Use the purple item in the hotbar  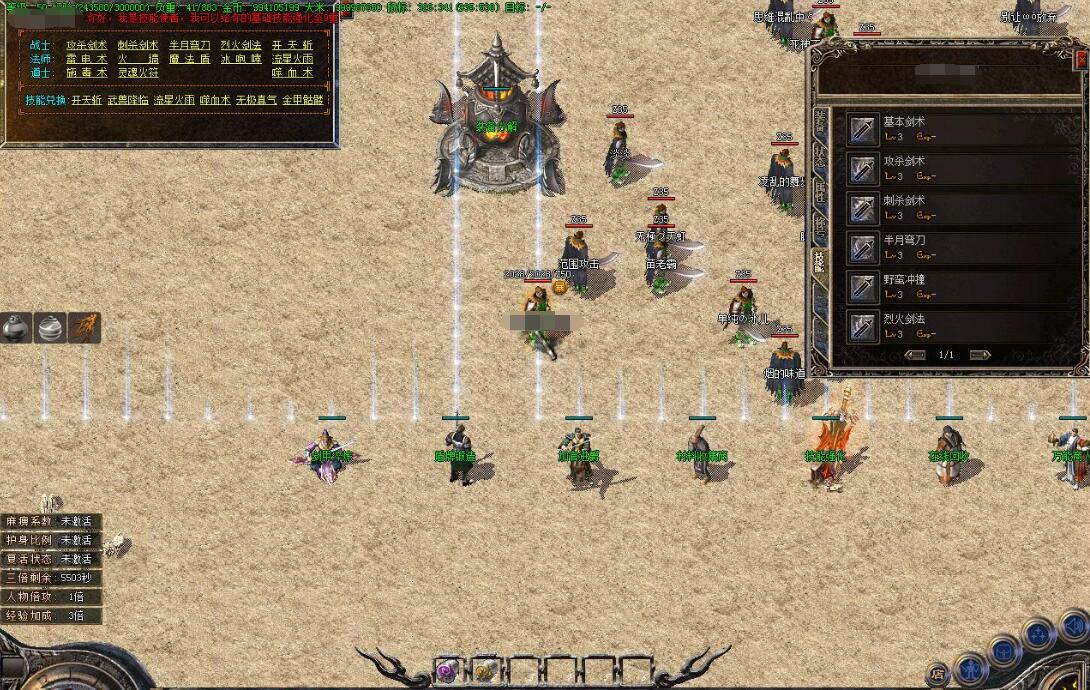tap(446, 670)
